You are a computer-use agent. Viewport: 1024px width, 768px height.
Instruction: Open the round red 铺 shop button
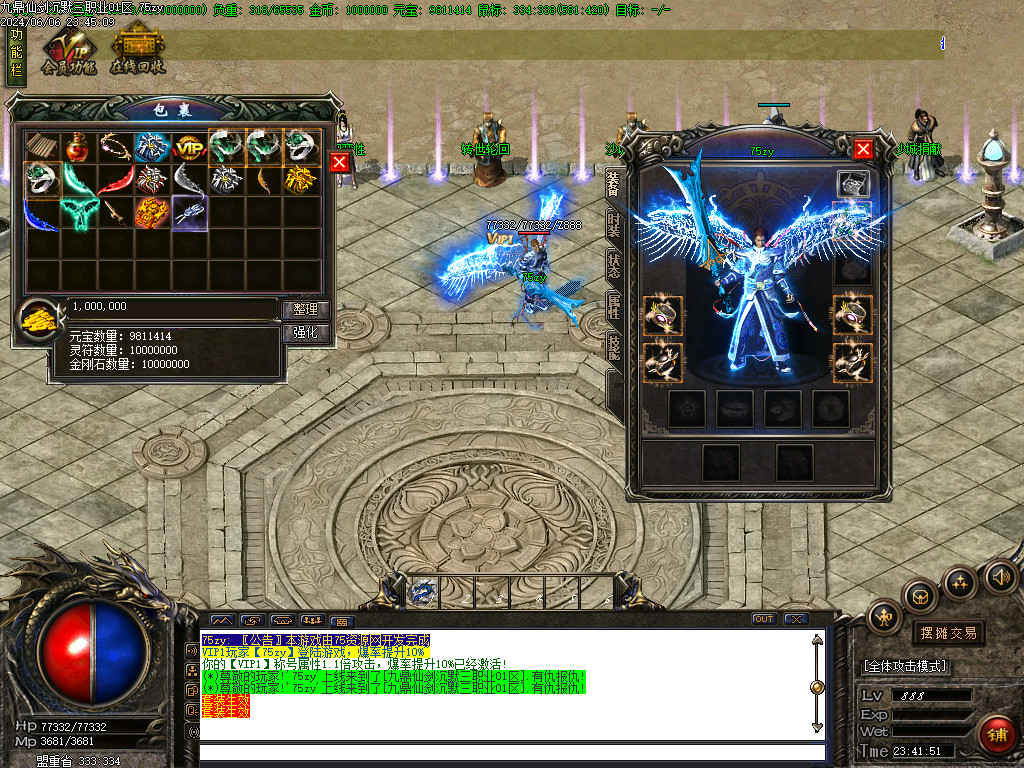996,734
